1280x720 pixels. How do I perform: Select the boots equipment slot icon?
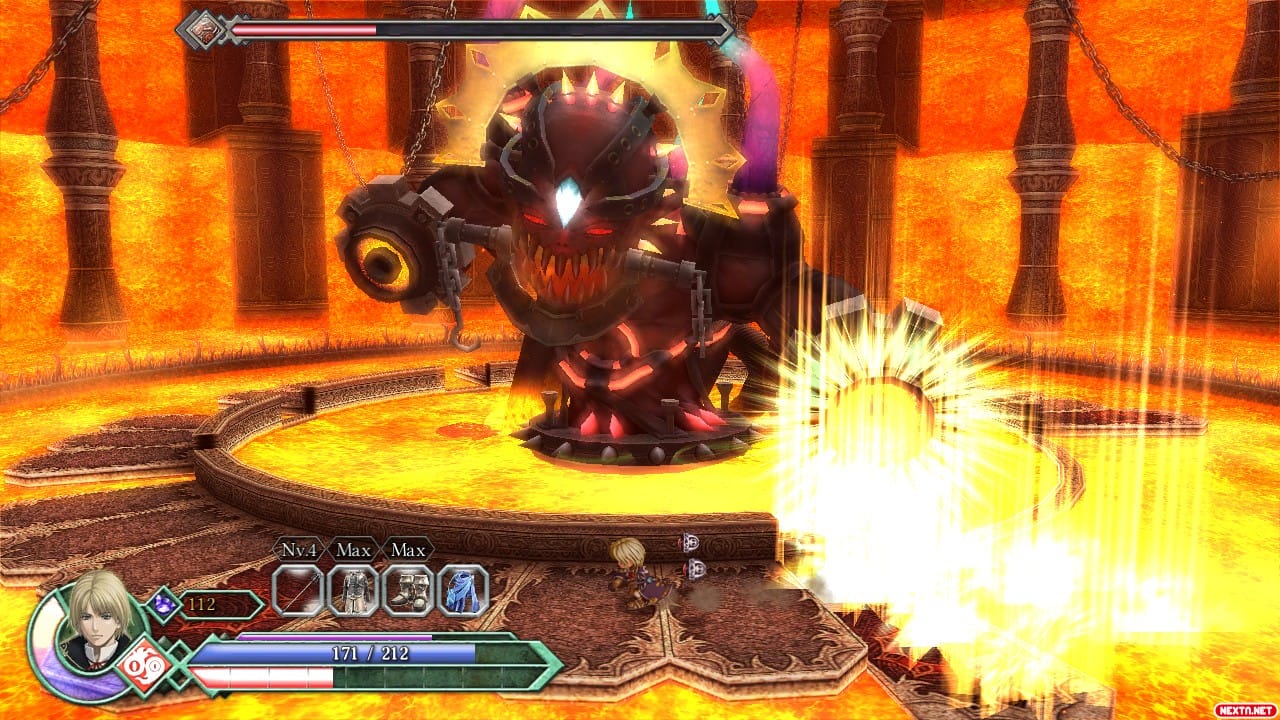coord(410,591)
